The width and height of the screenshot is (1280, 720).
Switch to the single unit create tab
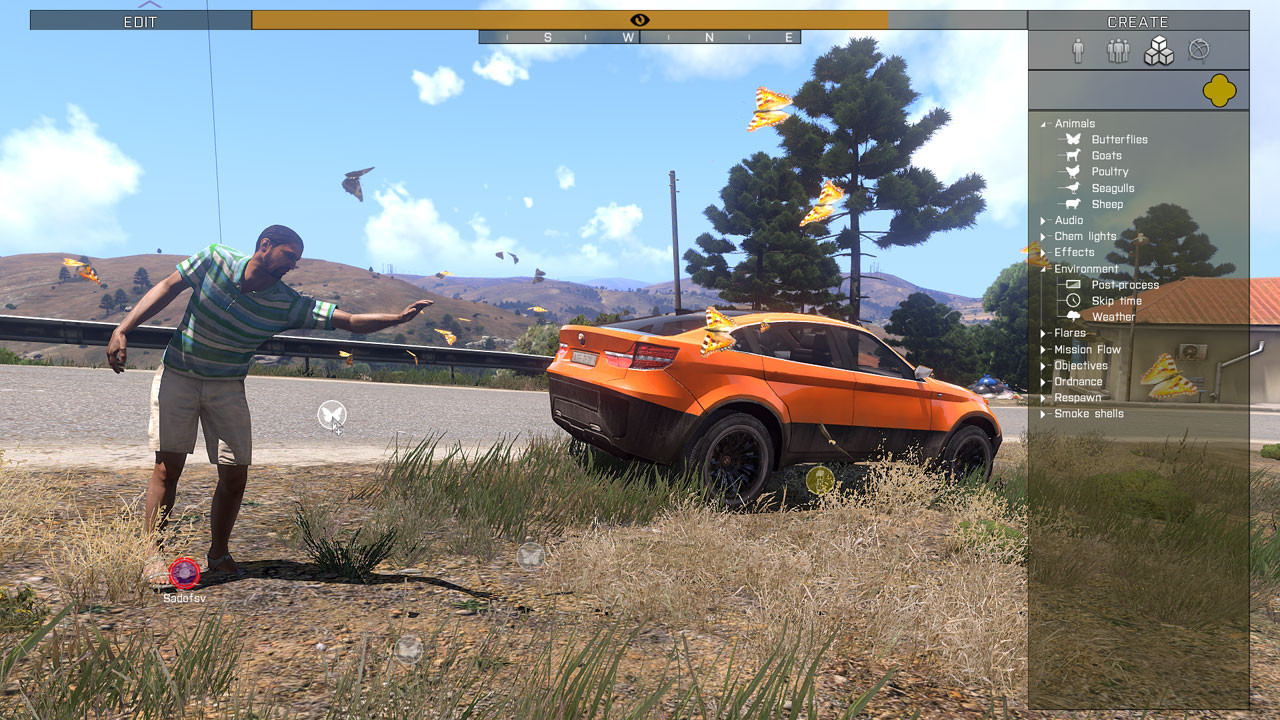pyautogui.click(x=1077, y=51)
